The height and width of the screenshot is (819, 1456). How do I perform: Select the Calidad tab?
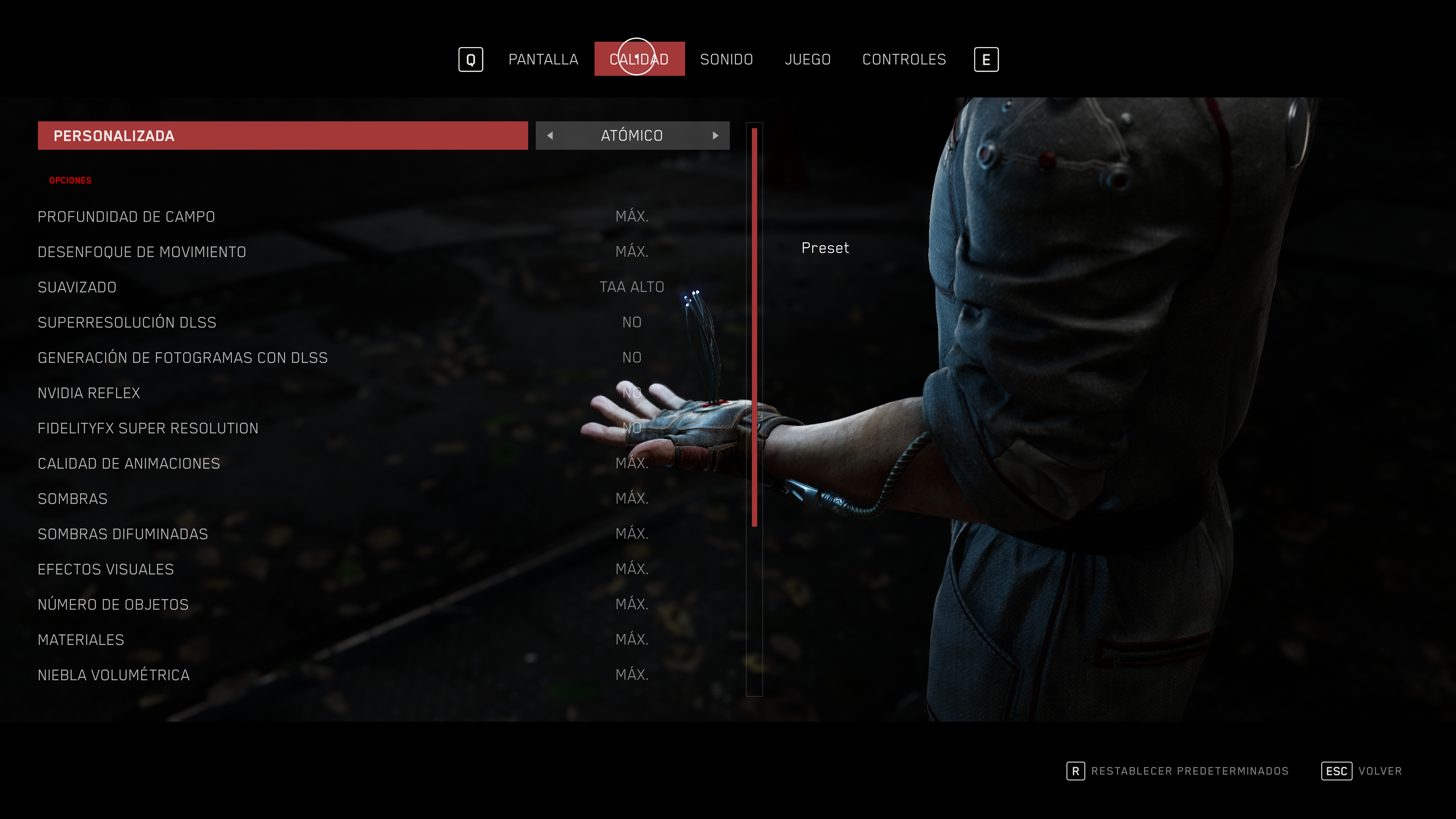(x=639, y=60)
